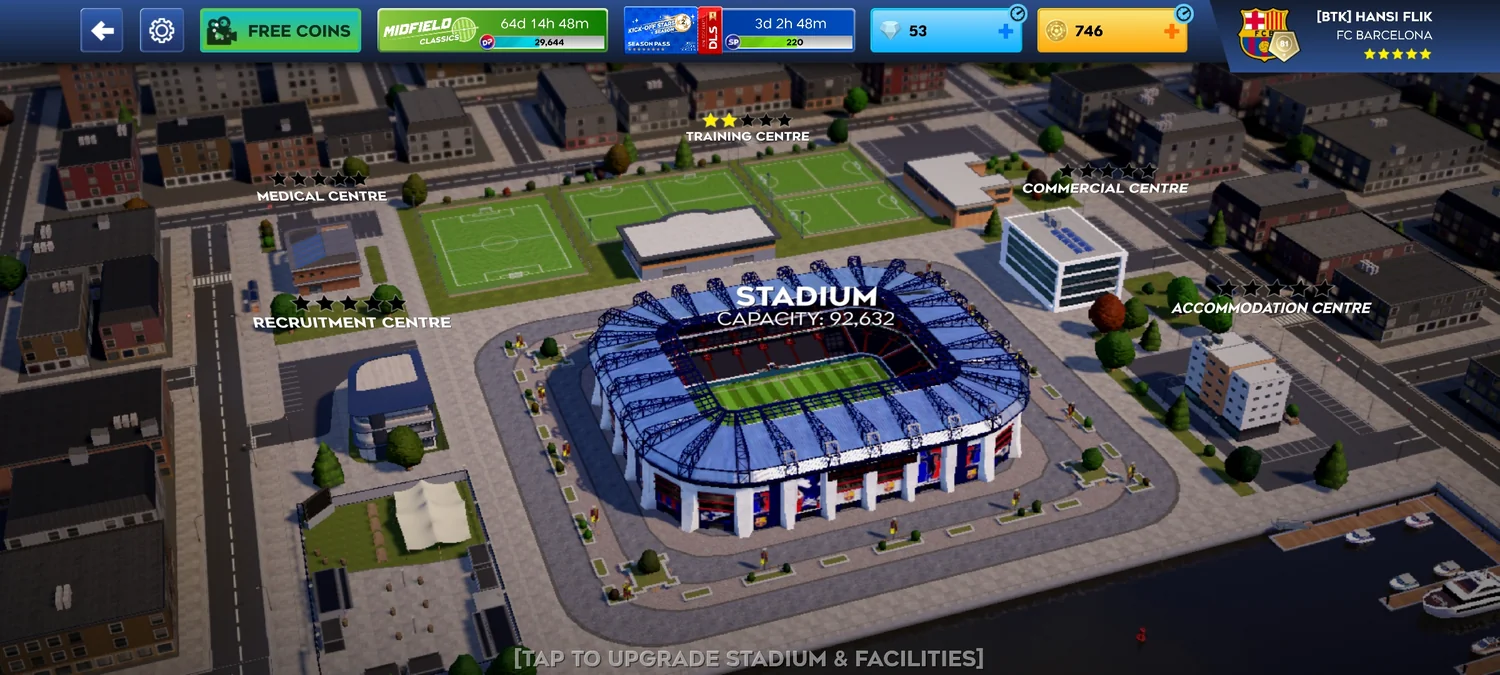Screen dimensions: 1500x675
Task: Choose the Training Centre facility
Action: pos(747,136)
